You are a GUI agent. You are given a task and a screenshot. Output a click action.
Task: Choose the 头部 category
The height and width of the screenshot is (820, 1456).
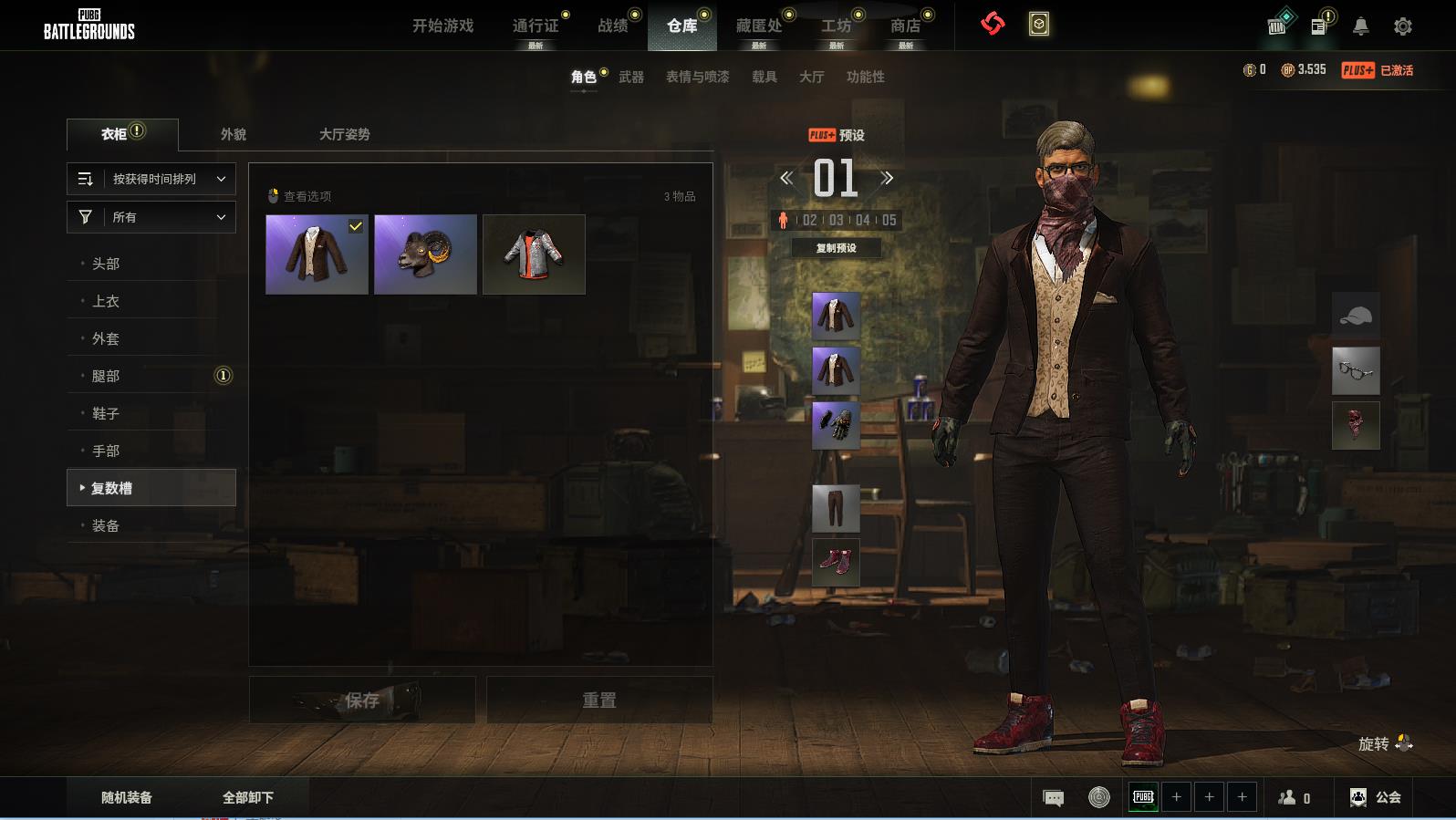coord(106,264)
